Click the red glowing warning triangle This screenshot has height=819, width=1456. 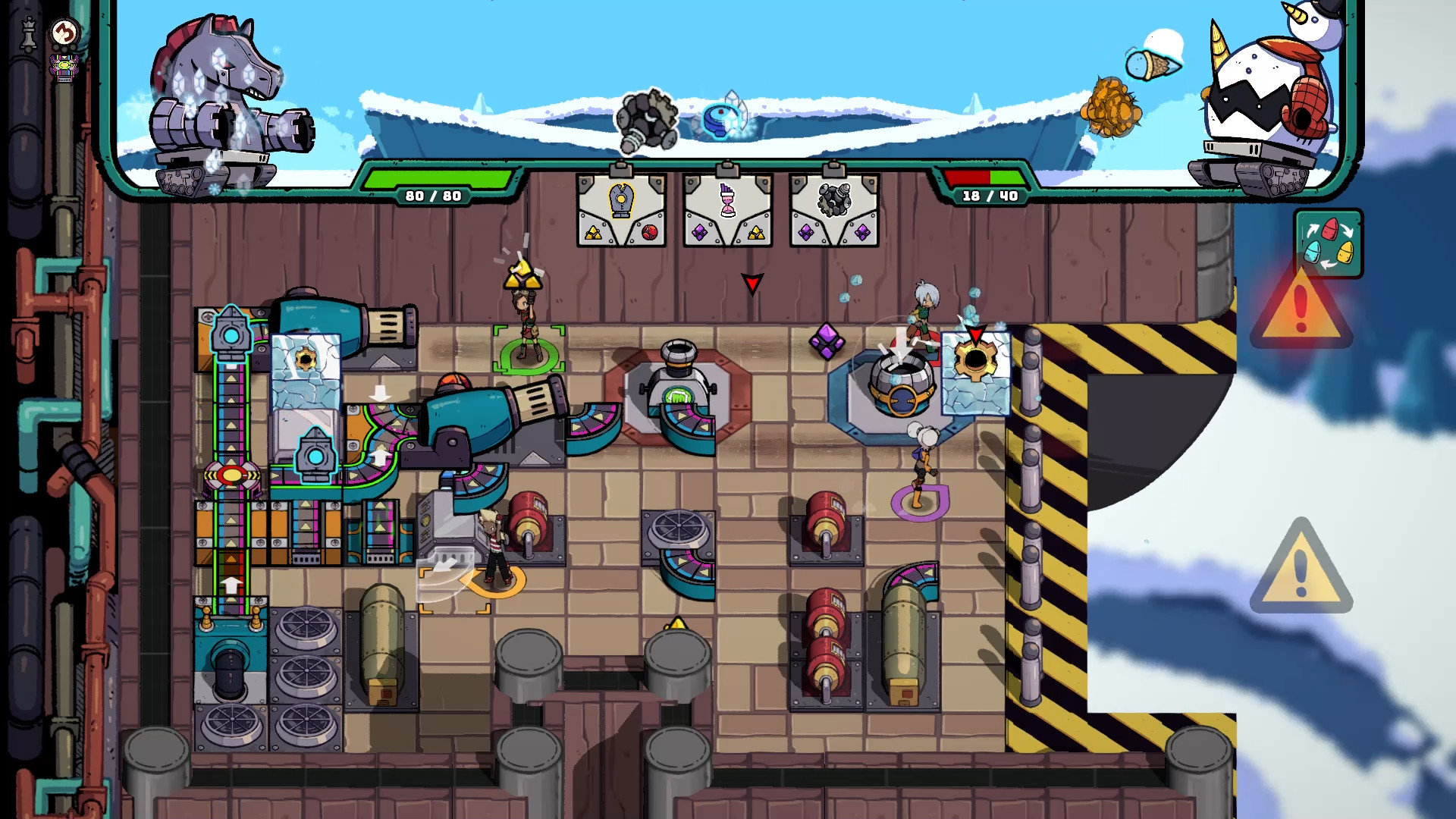coord(1301,307)
